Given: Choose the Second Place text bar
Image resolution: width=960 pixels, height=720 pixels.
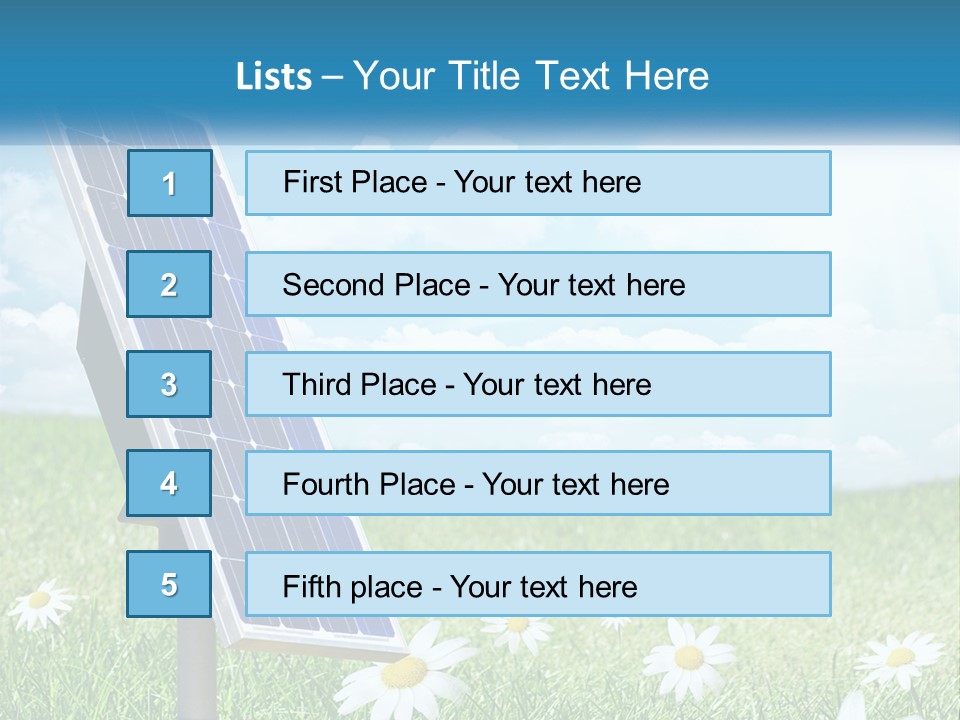Looking at the screenshot, I should (538, 284).
